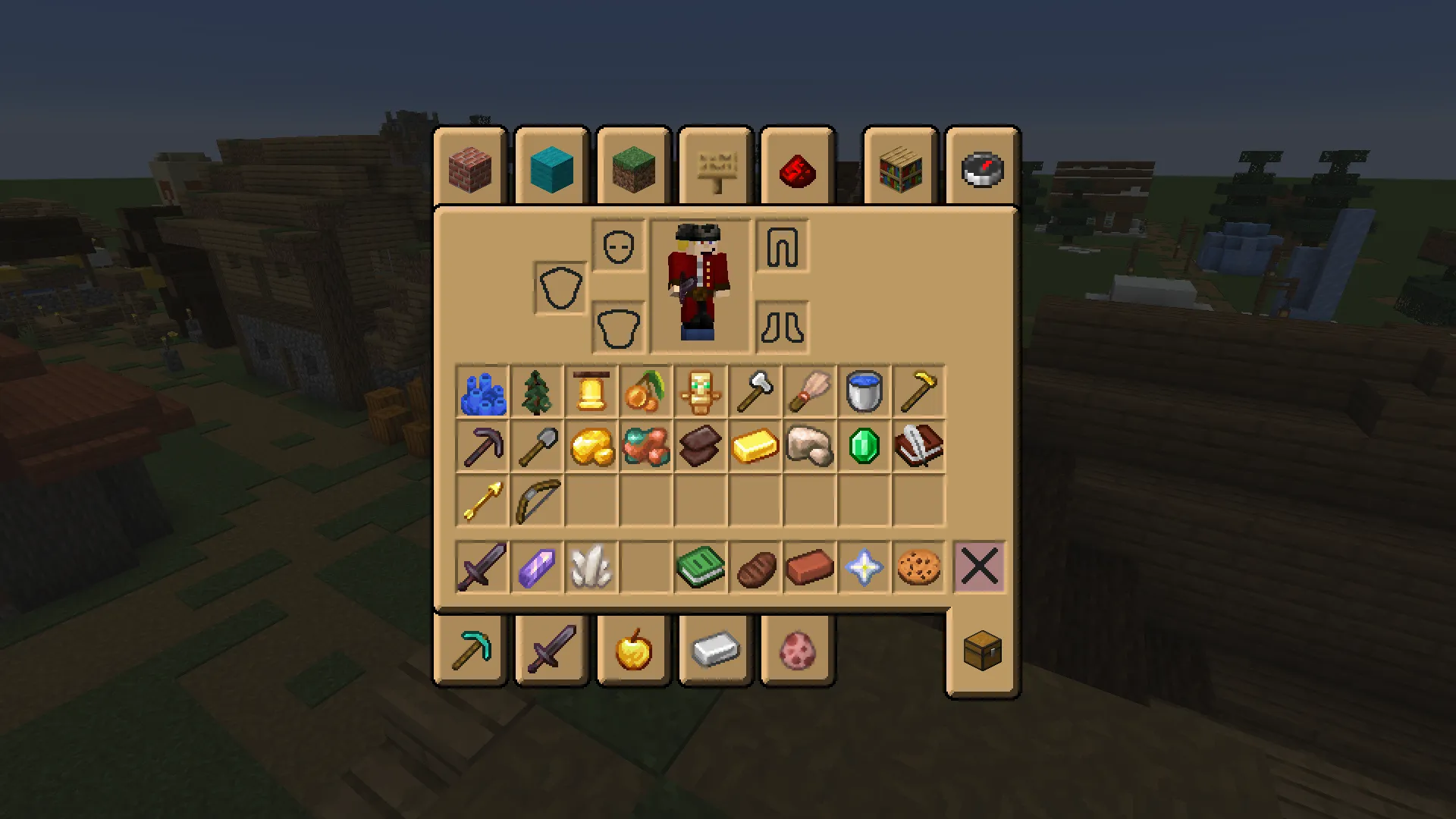
Task: Grab the emerald
Action: [864, 446]
